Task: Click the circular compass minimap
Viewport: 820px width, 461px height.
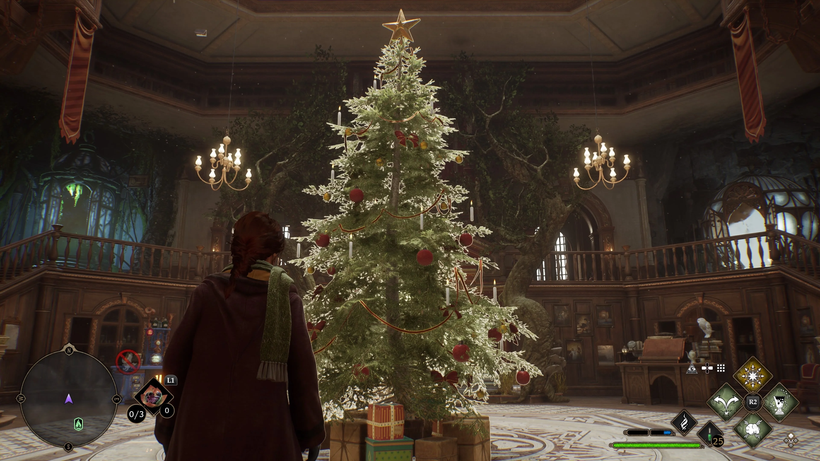Action: 68,397
